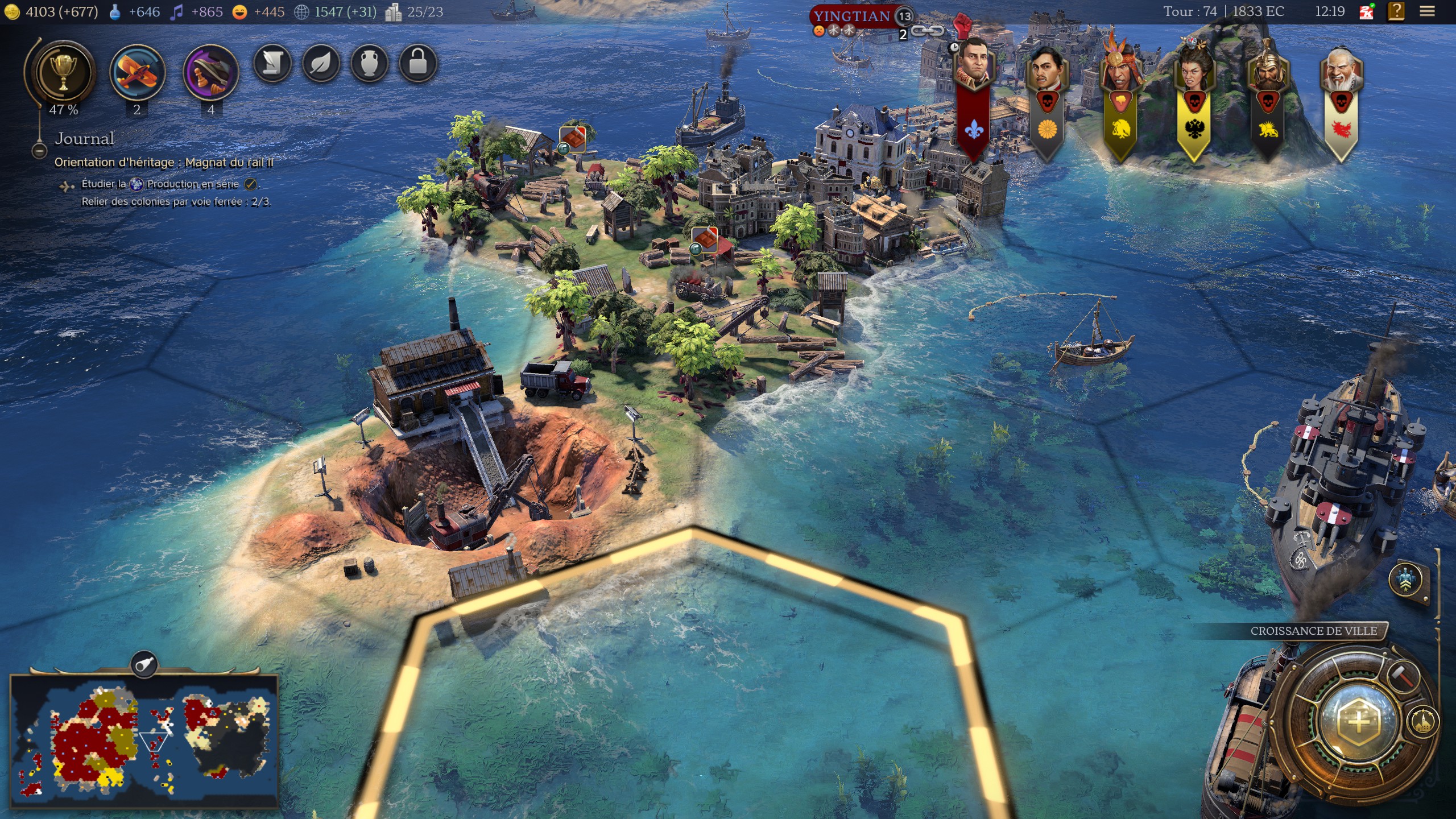
Task: Click the city growth plus action button
Action: (x=1358, y=721)
